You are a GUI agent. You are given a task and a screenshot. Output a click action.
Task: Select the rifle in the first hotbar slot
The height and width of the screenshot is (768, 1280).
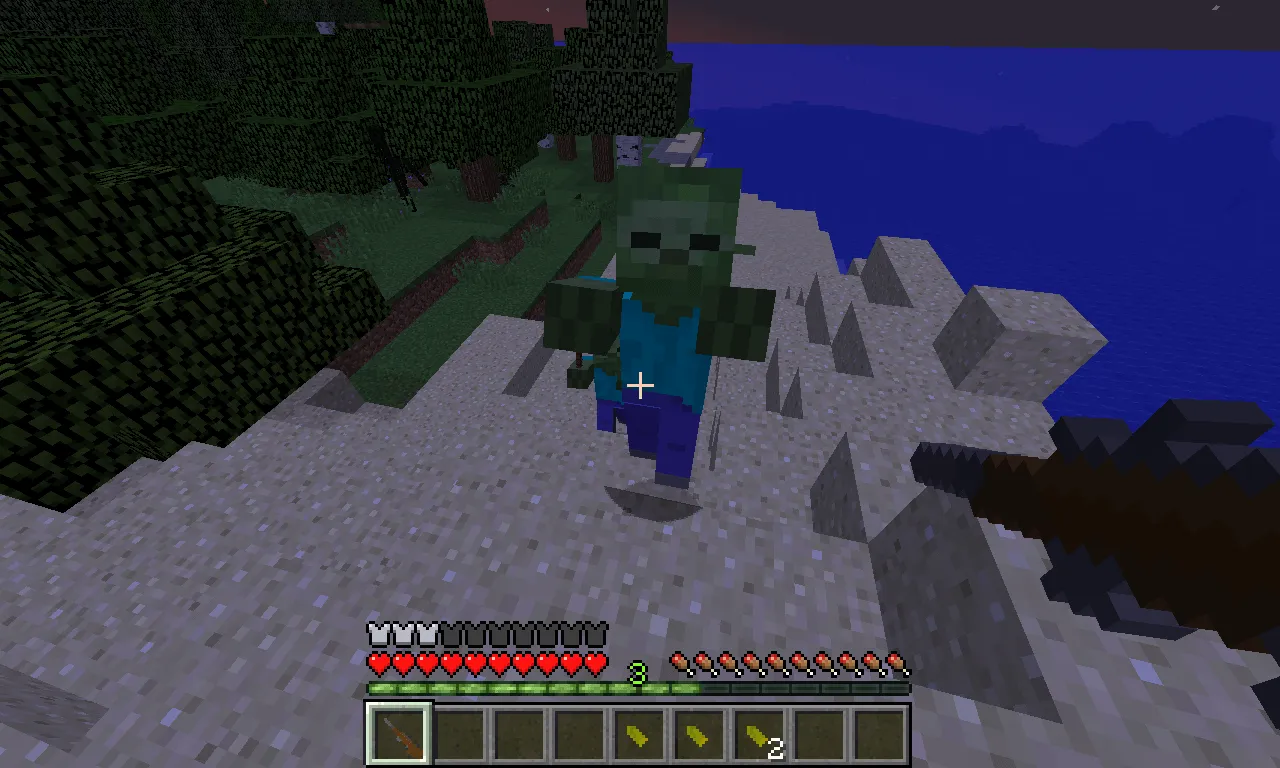398,734
